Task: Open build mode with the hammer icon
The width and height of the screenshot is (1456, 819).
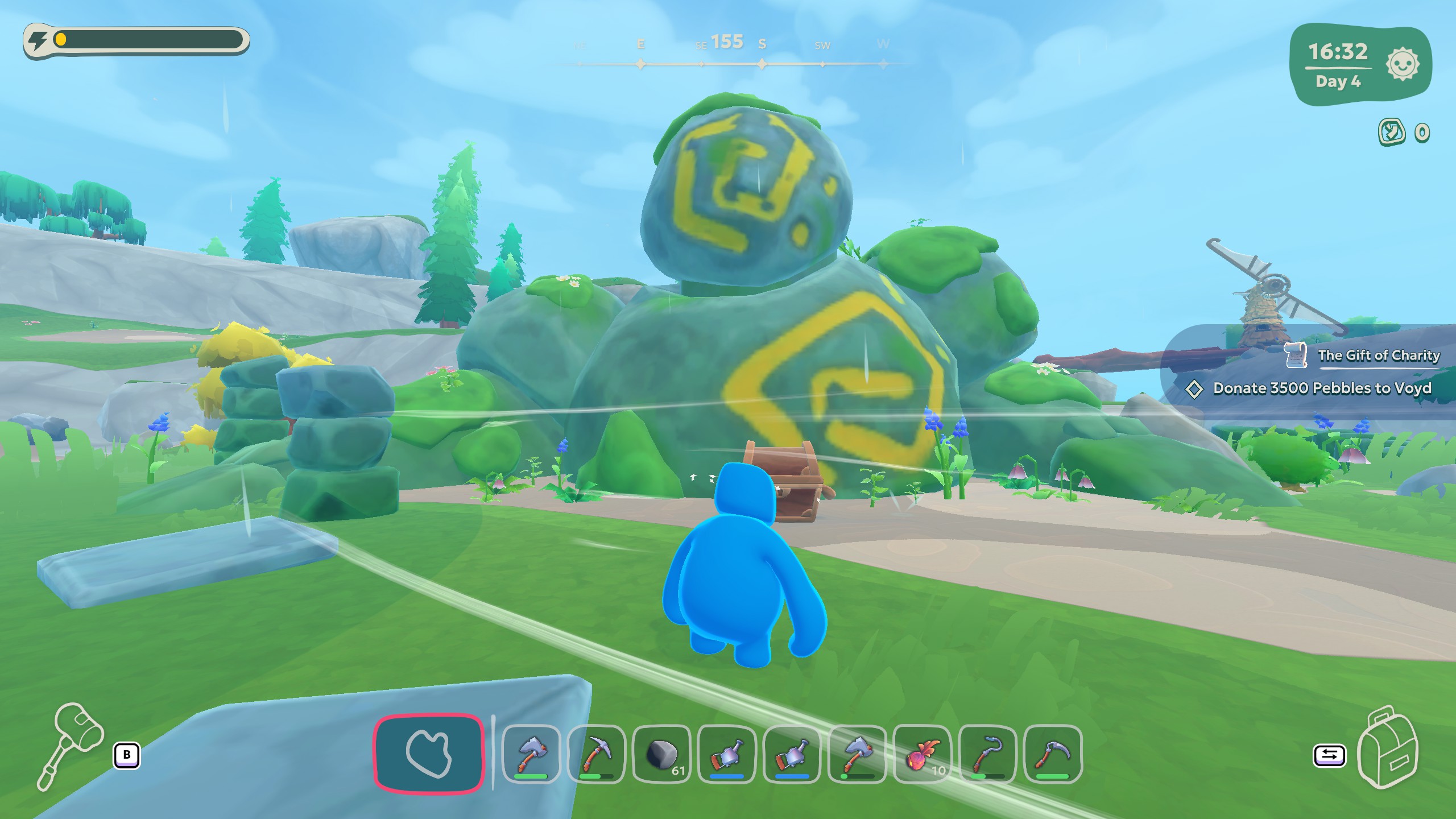Action: click(71, 746)
